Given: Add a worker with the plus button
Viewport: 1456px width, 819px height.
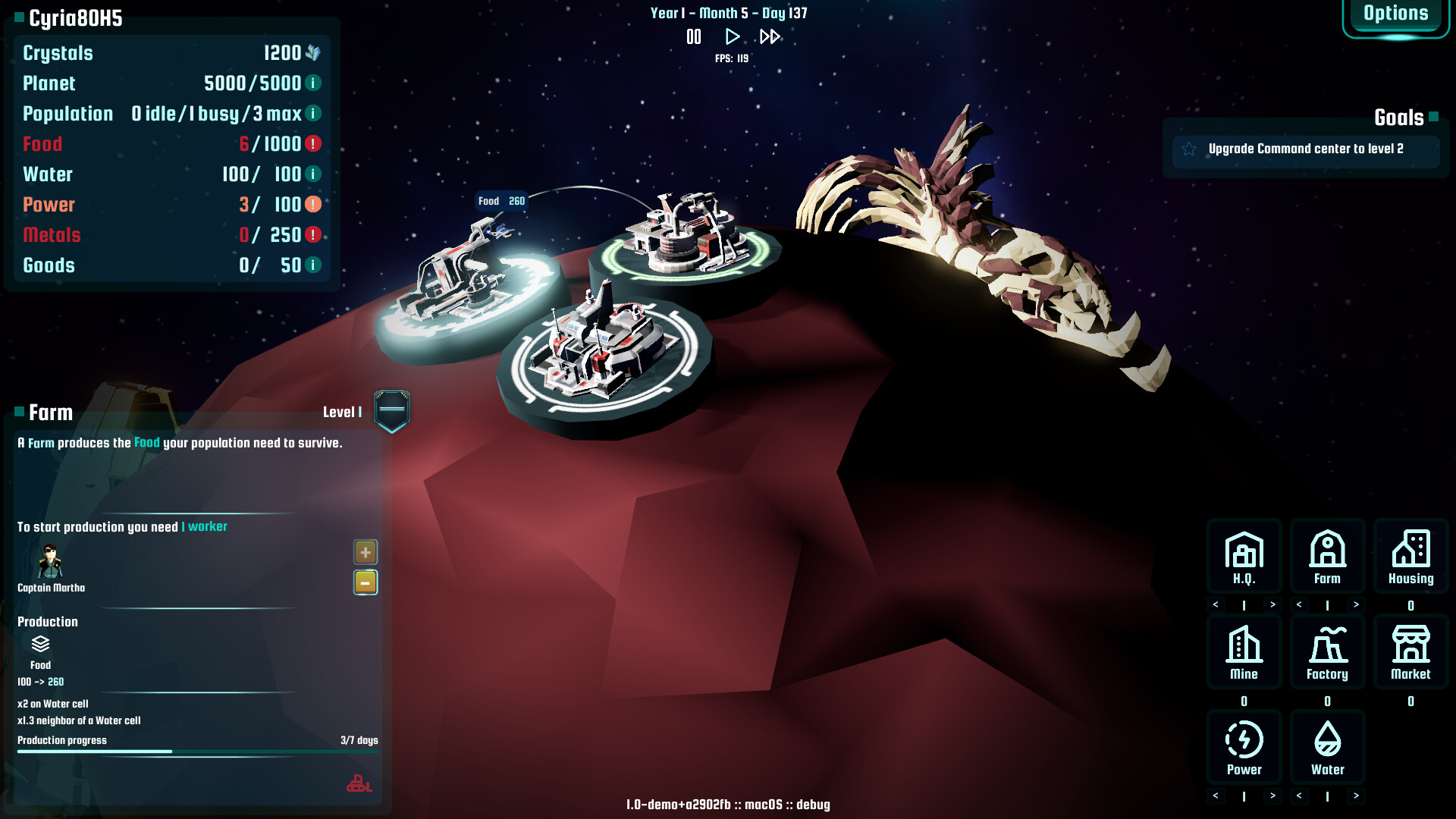Looking at the screenshot, I should tap(366, 552).
